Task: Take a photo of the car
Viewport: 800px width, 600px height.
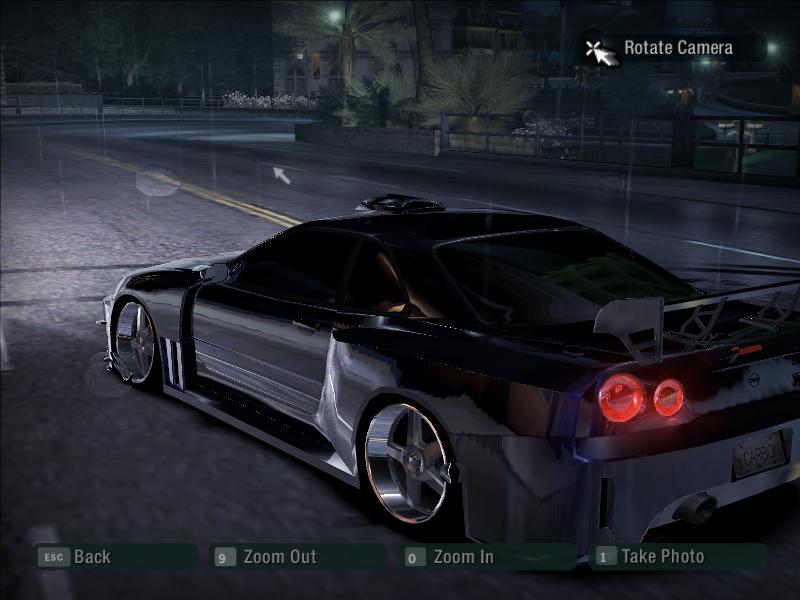Action: pyautogui.click(x=662, y=557)
